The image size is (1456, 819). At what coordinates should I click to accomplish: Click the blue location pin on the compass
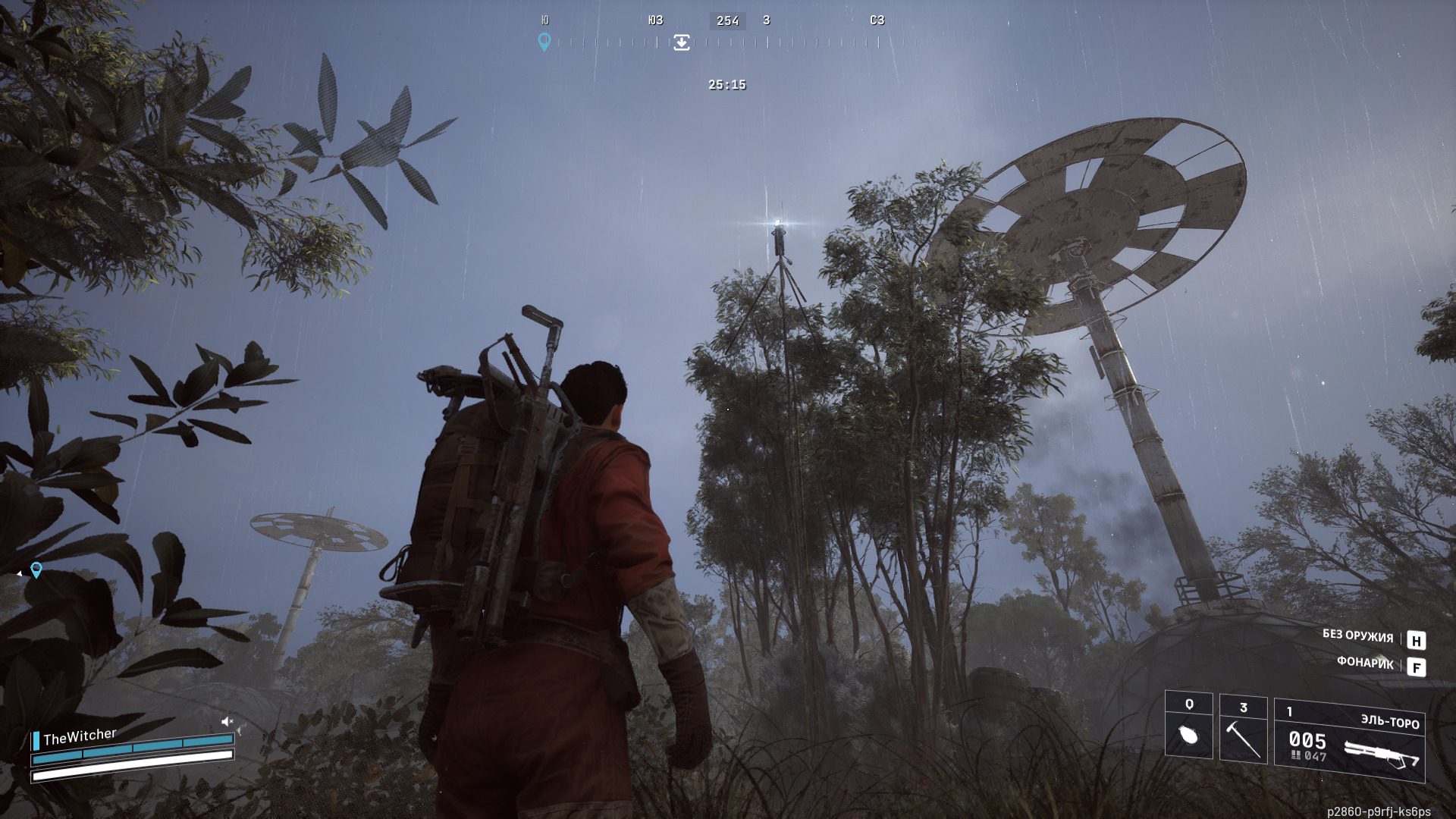pyautogui.click(x=544, y=41)
